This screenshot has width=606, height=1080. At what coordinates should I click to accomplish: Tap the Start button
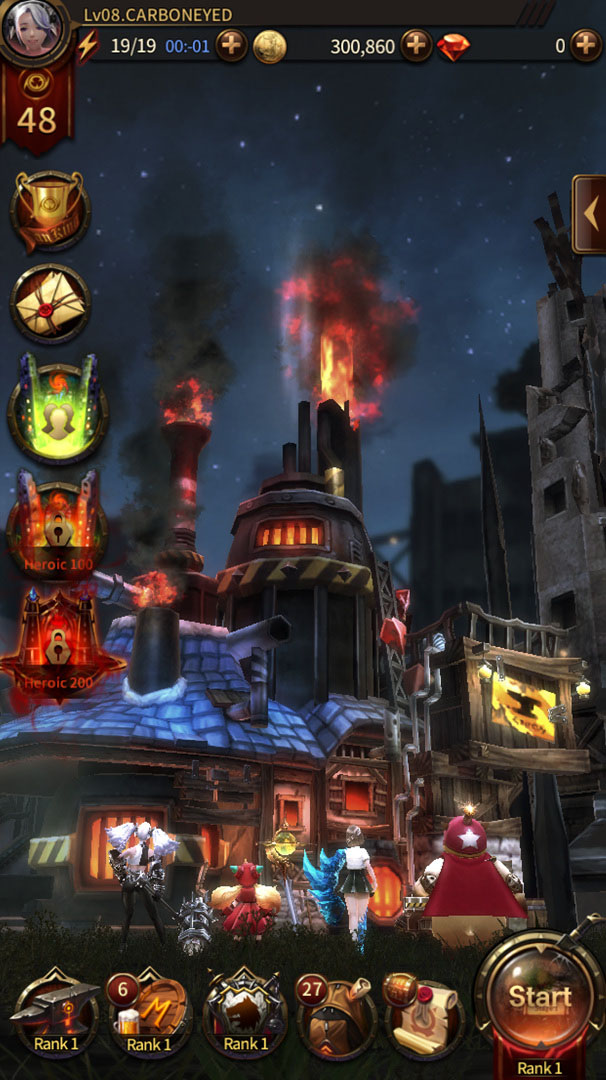[540, 996]
